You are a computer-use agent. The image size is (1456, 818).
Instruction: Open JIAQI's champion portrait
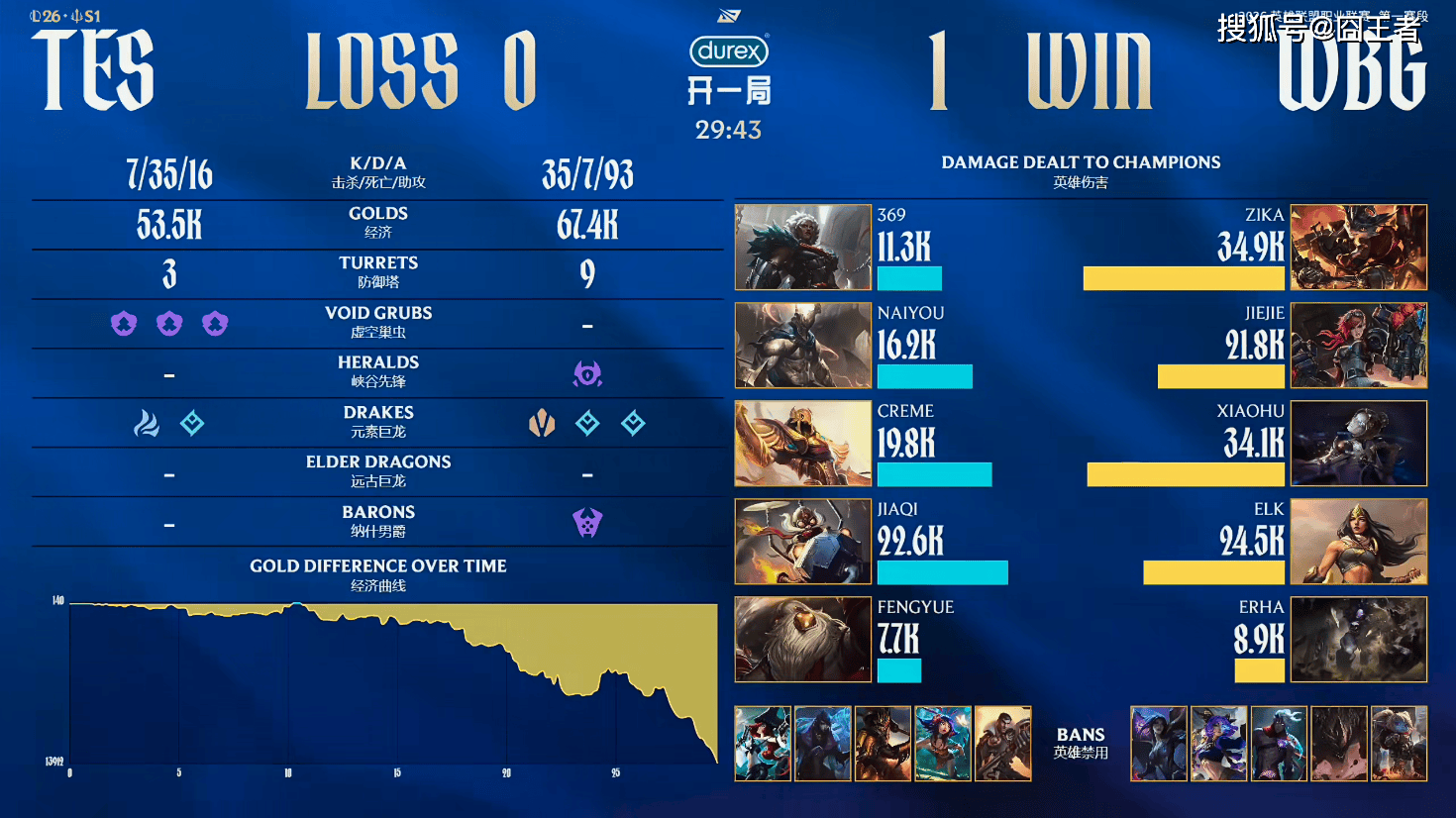pos(802,541)
